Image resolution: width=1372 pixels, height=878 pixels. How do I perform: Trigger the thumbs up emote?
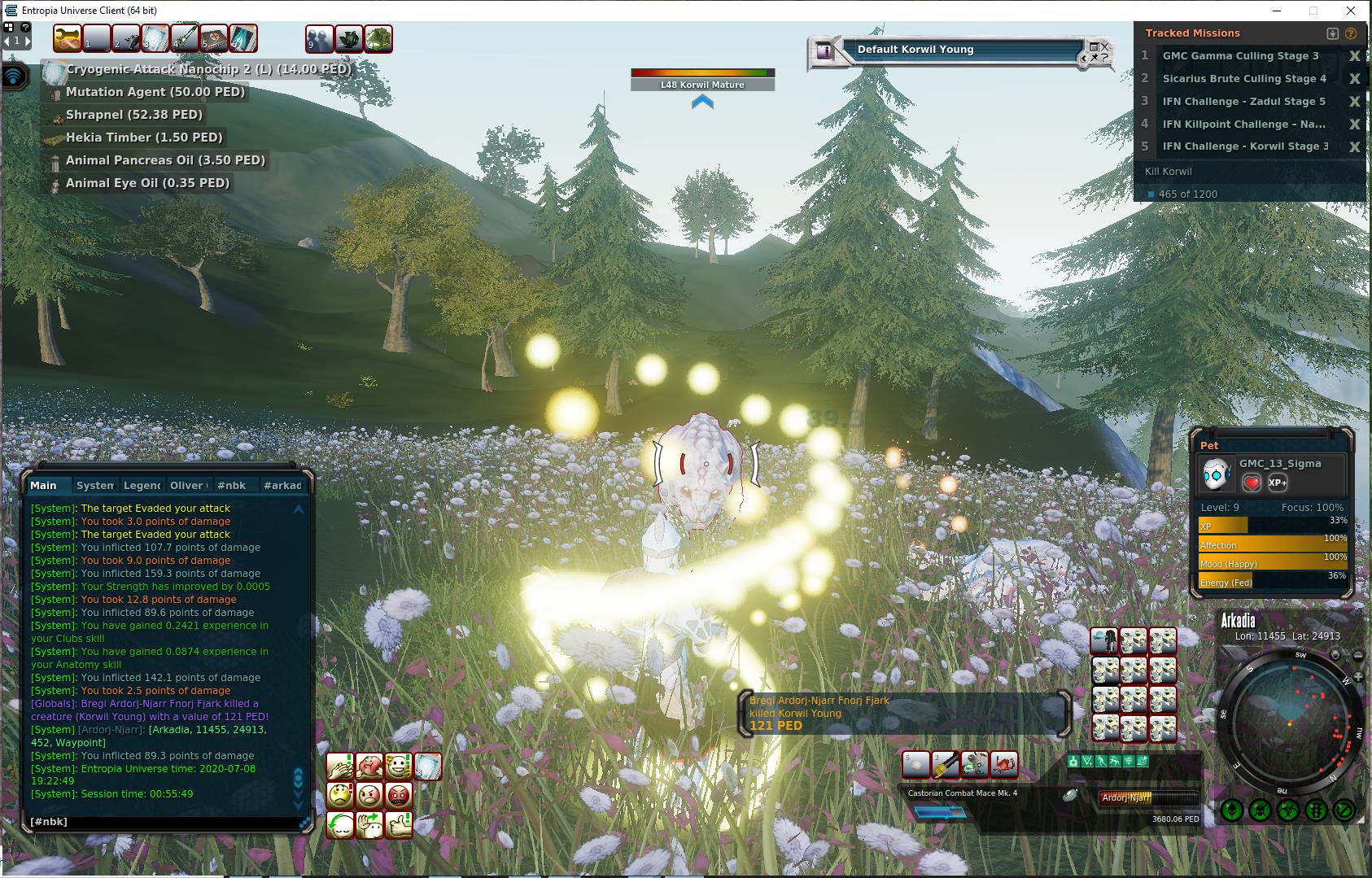coord(399,824)
